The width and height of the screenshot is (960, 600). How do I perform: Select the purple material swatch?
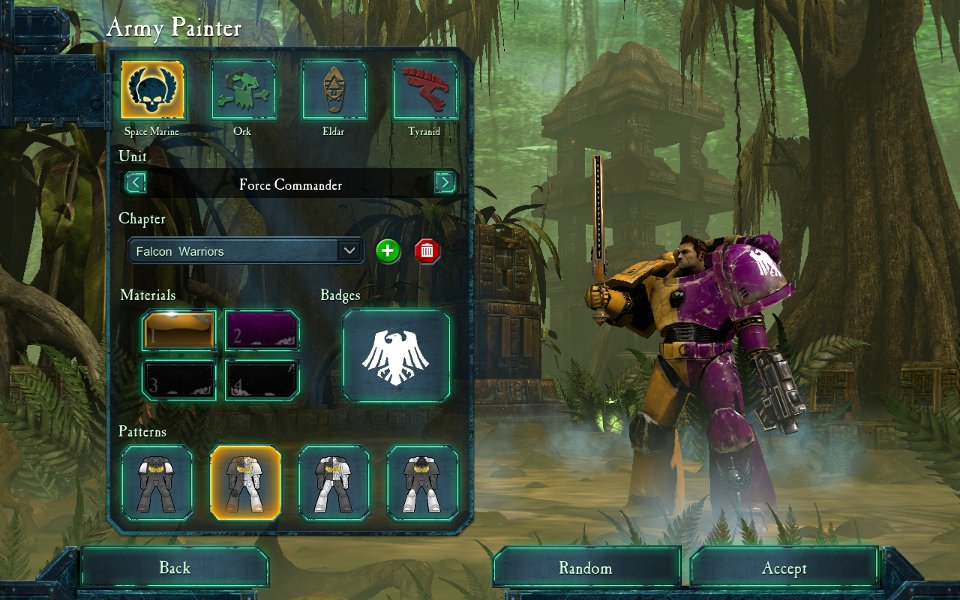[263, 331]
